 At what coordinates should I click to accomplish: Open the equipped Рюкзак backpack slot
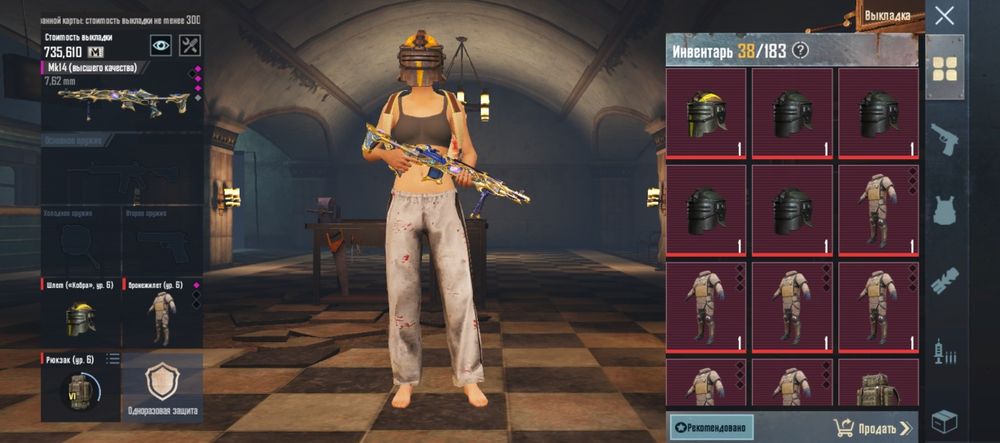(80, 386)
